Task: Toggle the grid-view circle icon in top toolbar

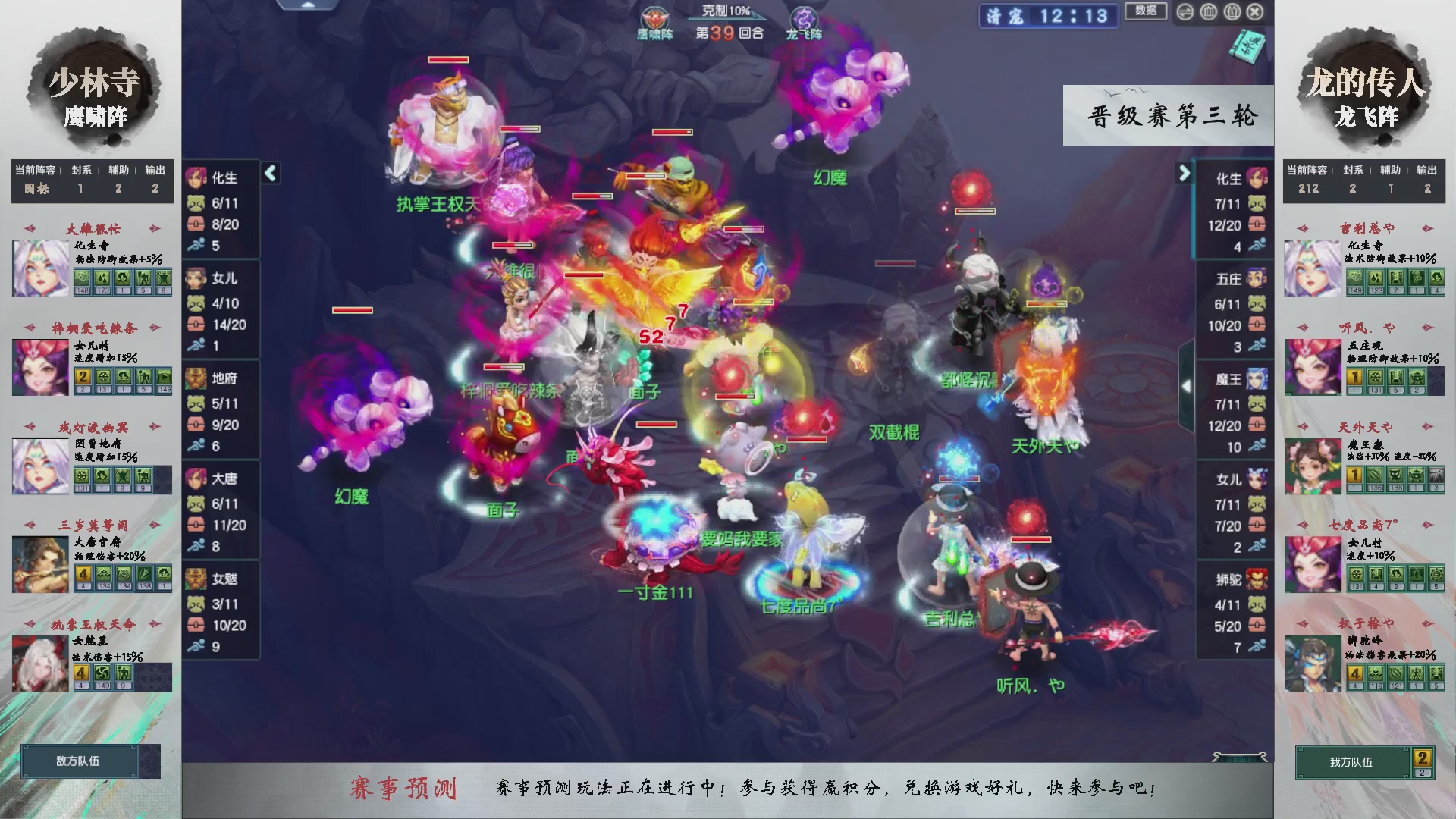Action: [1208, 12]
